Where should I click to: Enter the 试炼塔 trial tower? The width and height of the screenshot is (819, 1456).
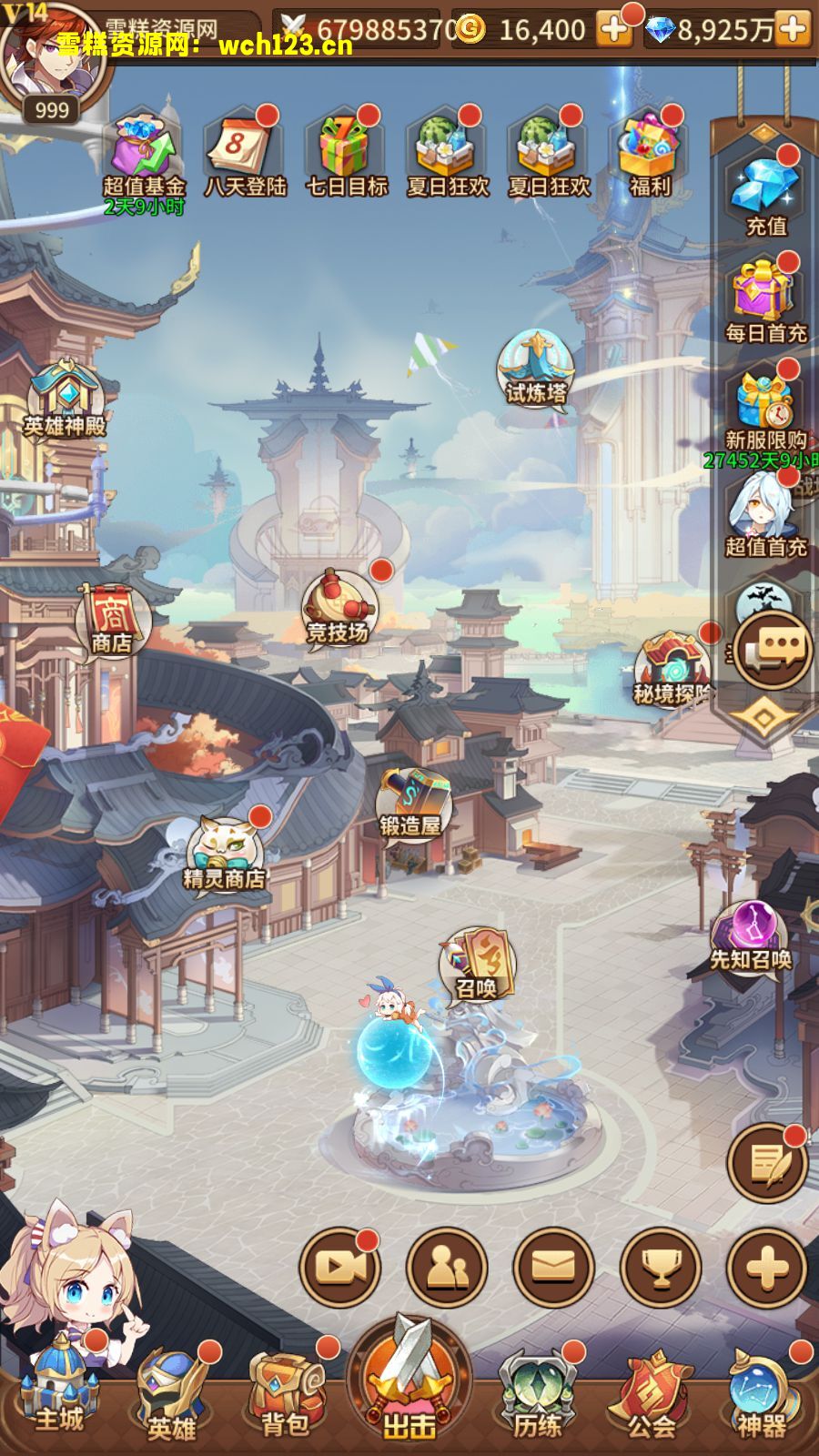click(x=536, y=369)
